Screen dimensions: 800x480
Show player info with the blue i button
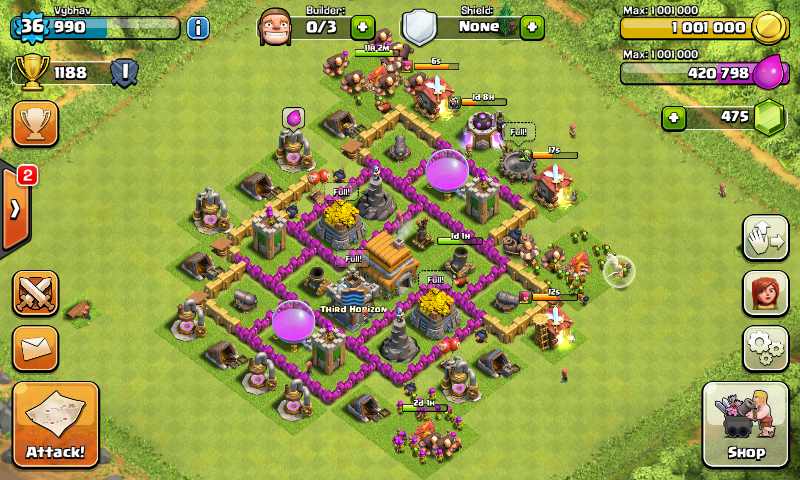tap(198, 27)
